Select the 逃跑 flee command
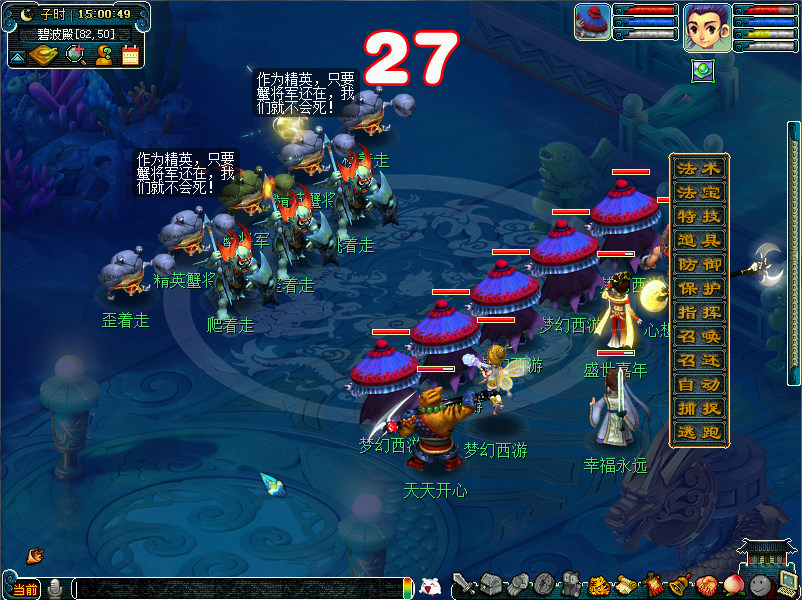The image size is (802, 600). point(698,432)
